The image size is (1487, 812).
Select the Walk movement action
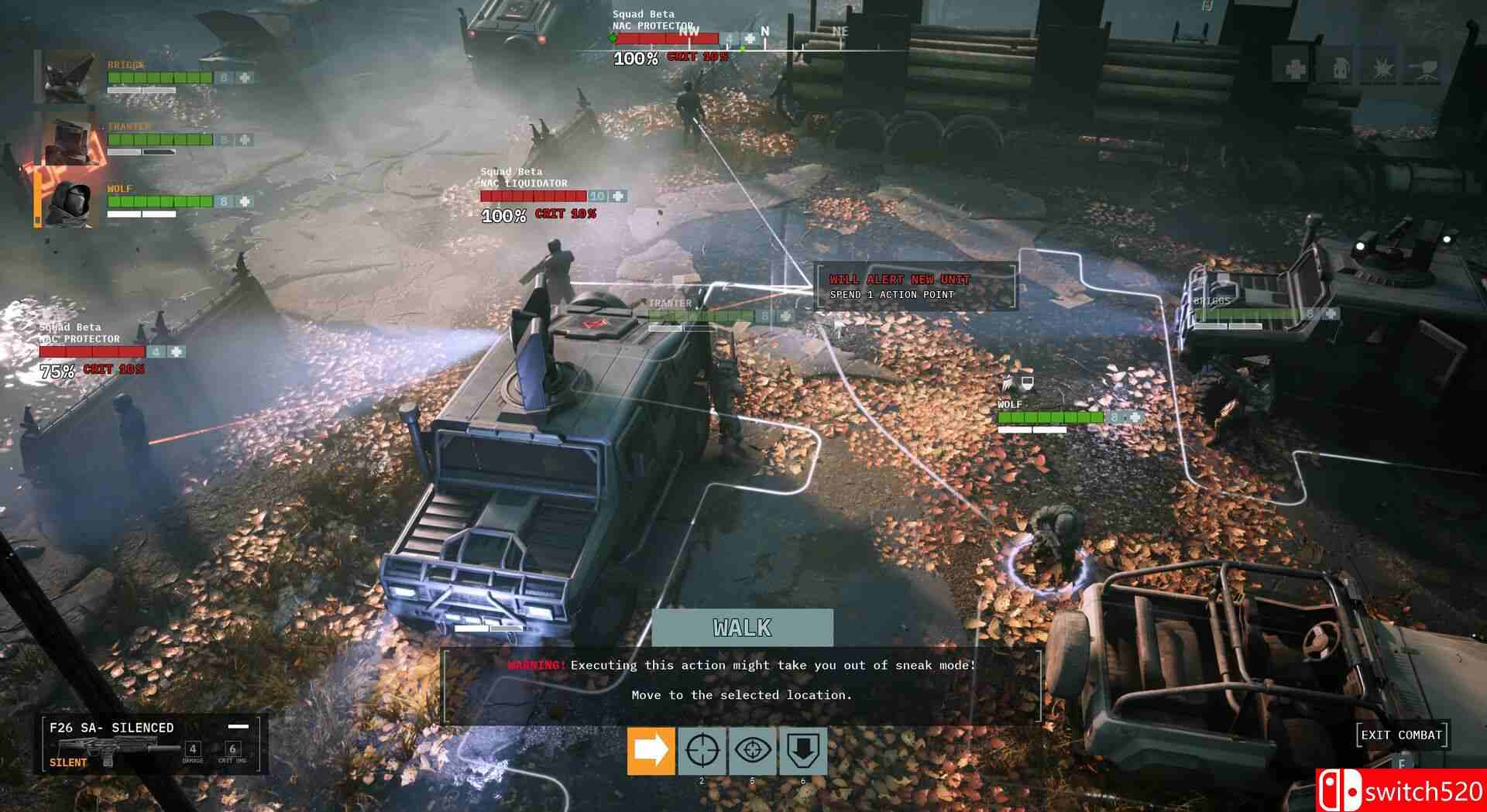[651, 749]
